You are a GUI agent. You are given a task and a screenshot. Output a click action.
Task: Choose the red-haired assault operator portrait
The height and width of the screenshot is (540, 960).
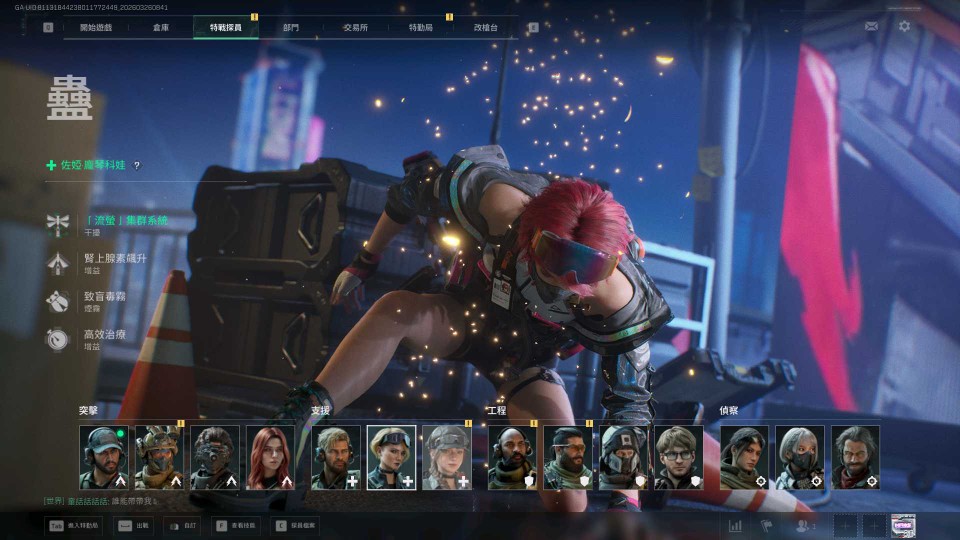coord(271,457)
